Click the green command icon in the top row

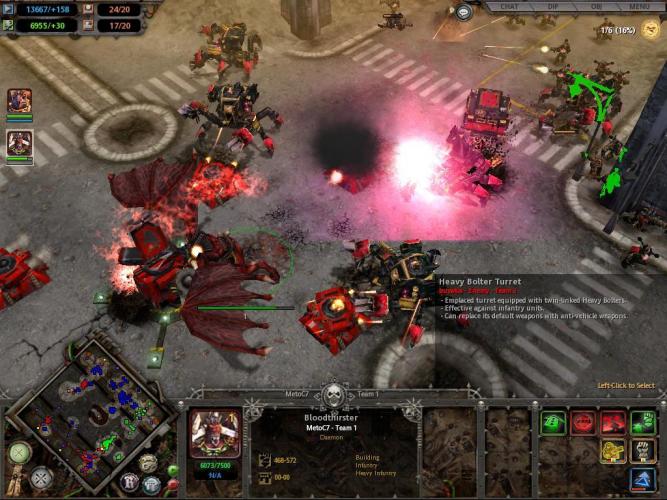[553, 422]
